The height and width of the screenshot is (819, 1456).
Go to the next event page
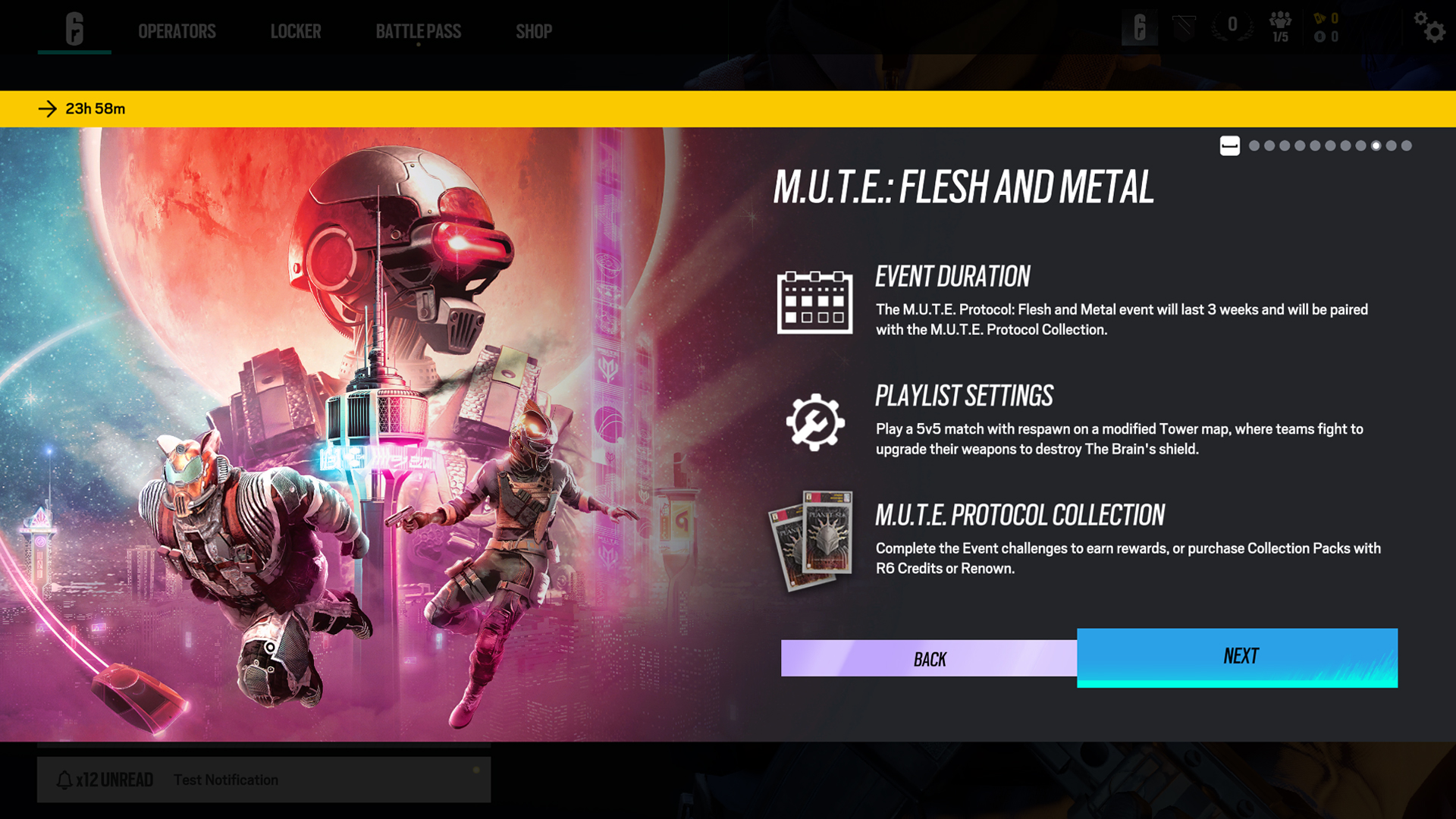(x=1237, y=657)
